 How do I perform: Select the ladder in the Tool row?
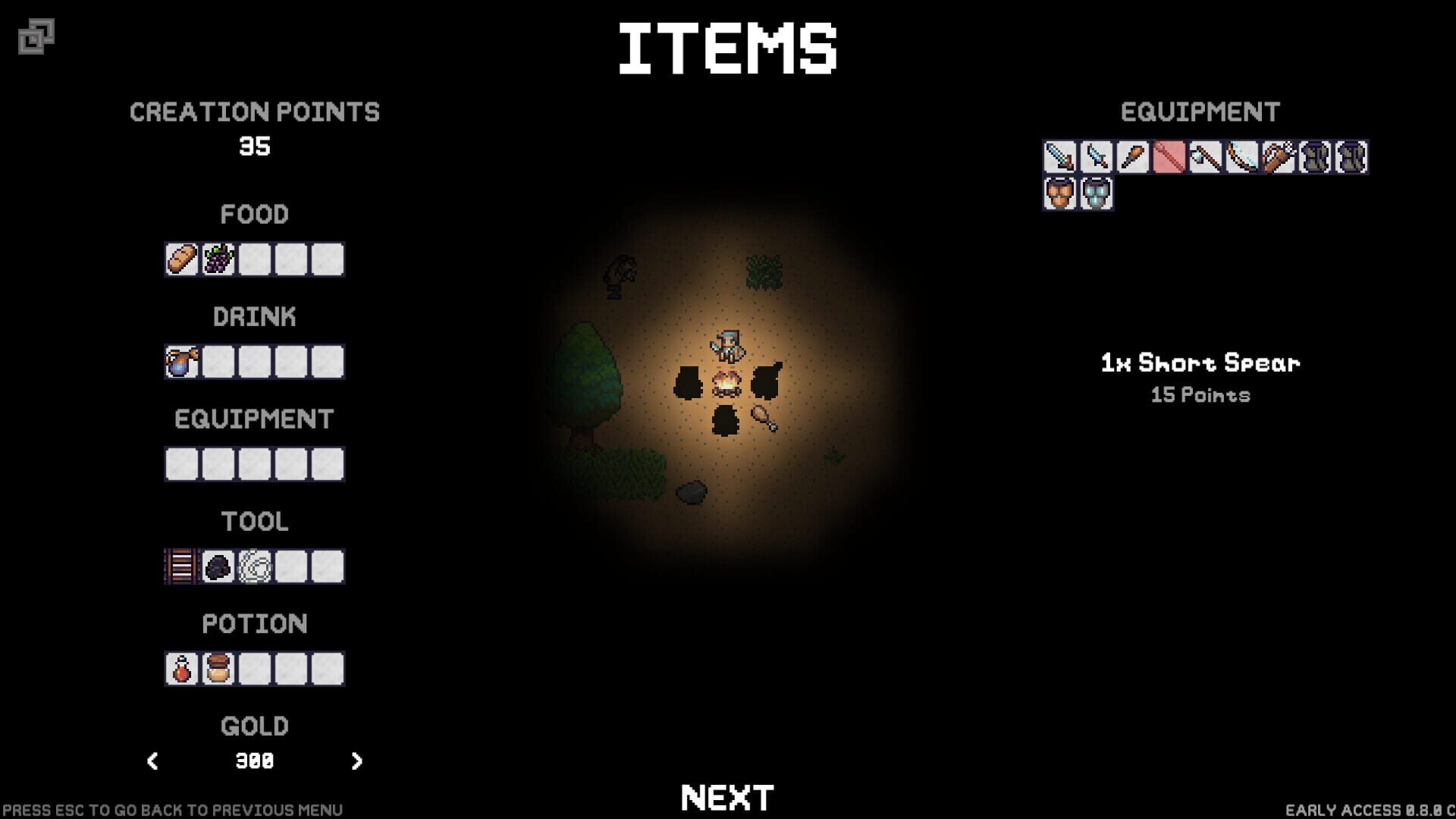click(180, 566)
